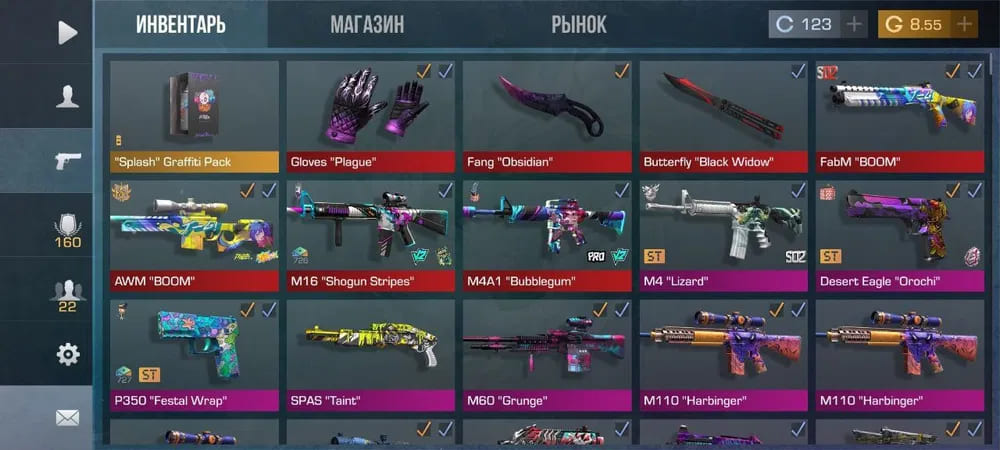Select the Desert Eagle "Orochi" pistol
The height and width of the screenshot is (450, 1000).
pyautogui.click(x=900, y=235)
